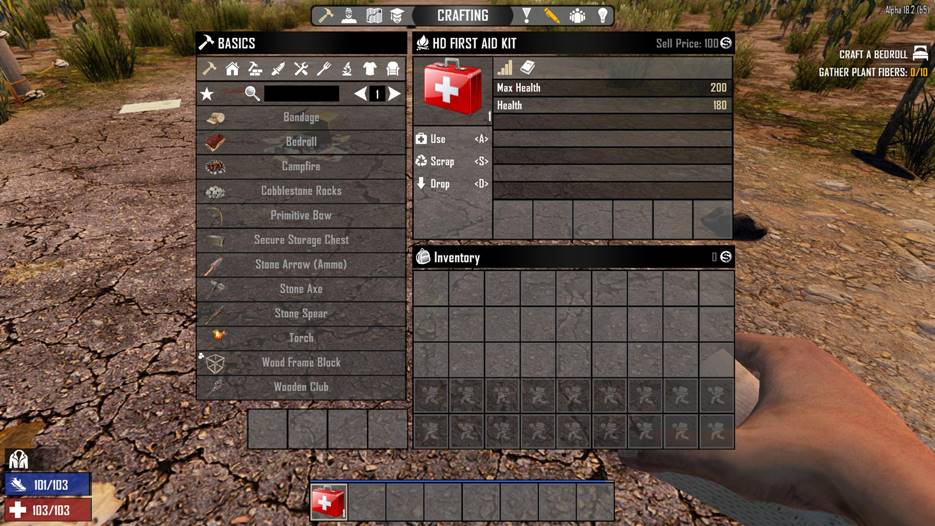Open the Stone Axe recipe
935x526 pixels.
301,289
